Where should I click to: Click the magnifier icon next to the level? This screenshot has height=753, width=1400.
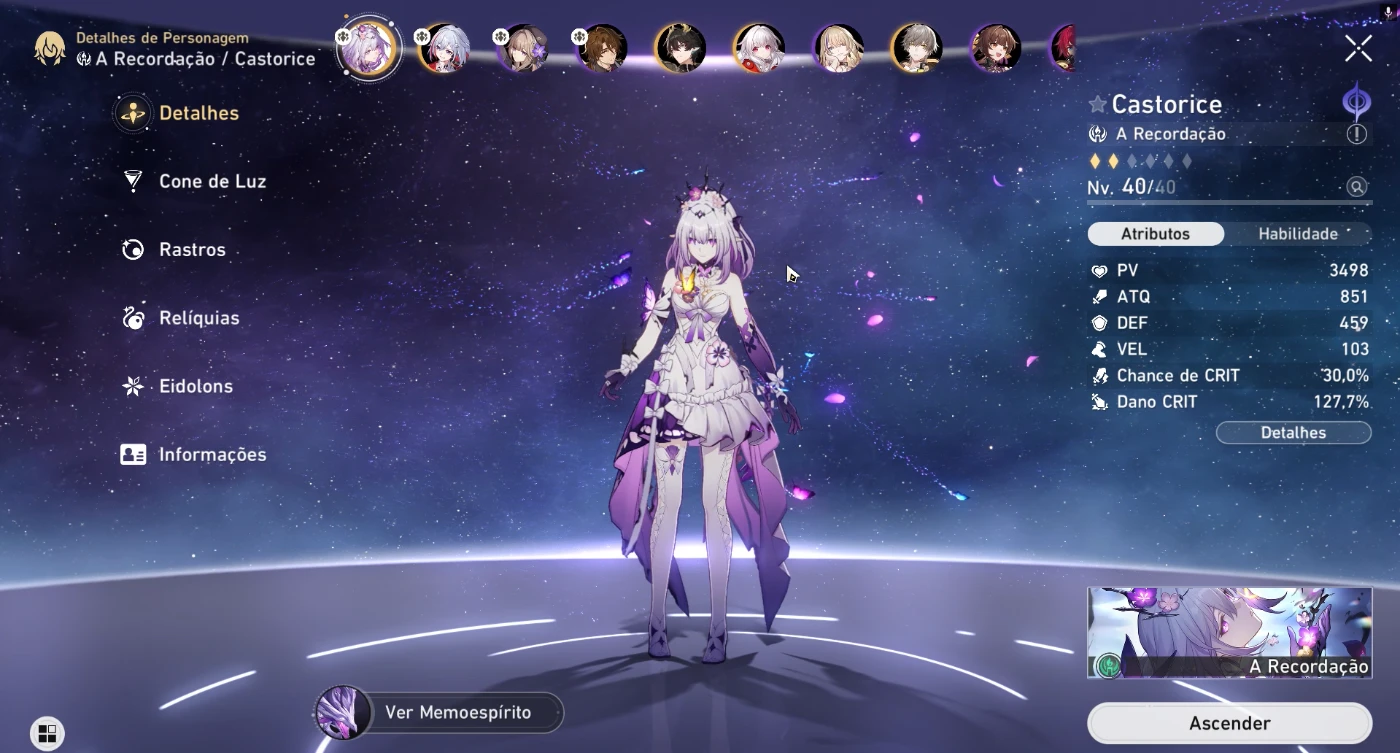click(x=1356, y=187)
